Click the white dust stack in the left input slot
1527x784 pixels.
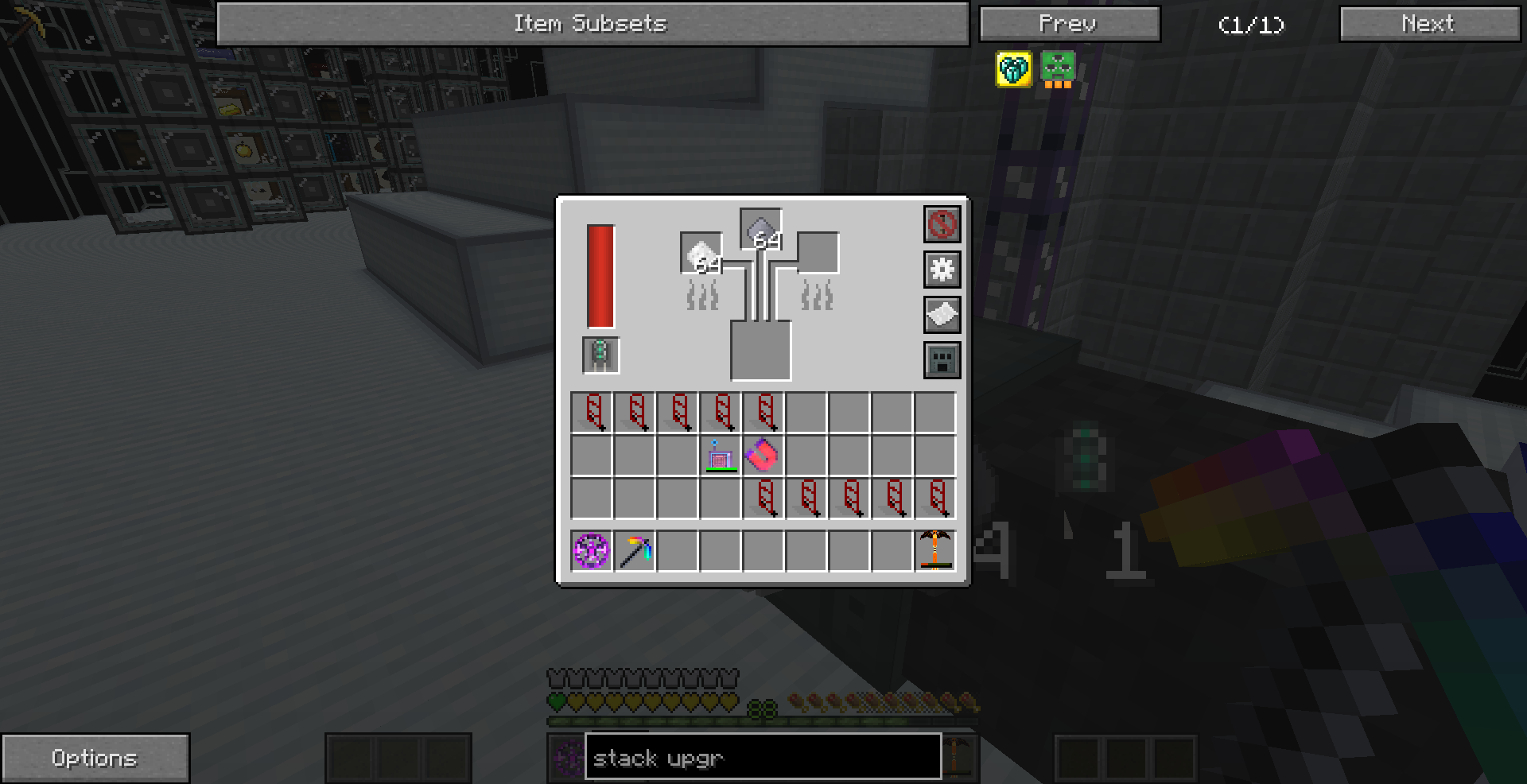click(x=700, y=256)
